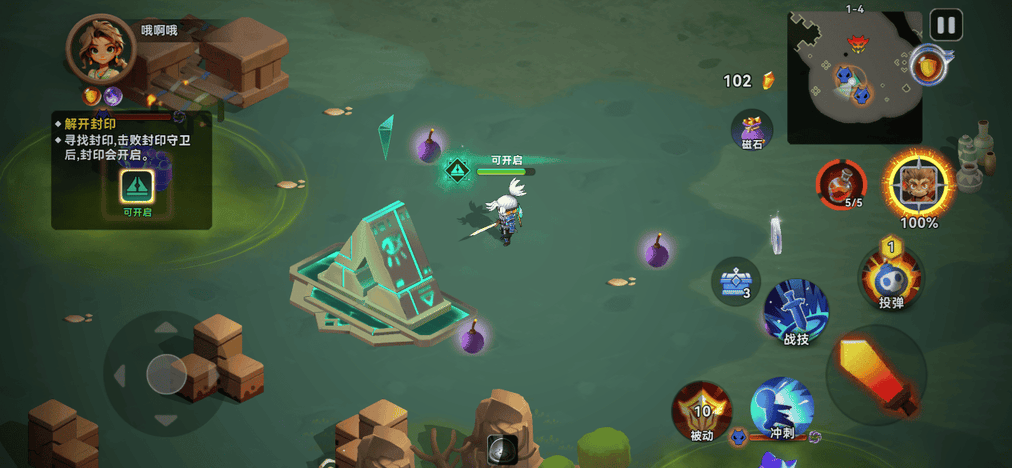Tap the player avatar portrait

pyautogui.click(x=99, y=49)
